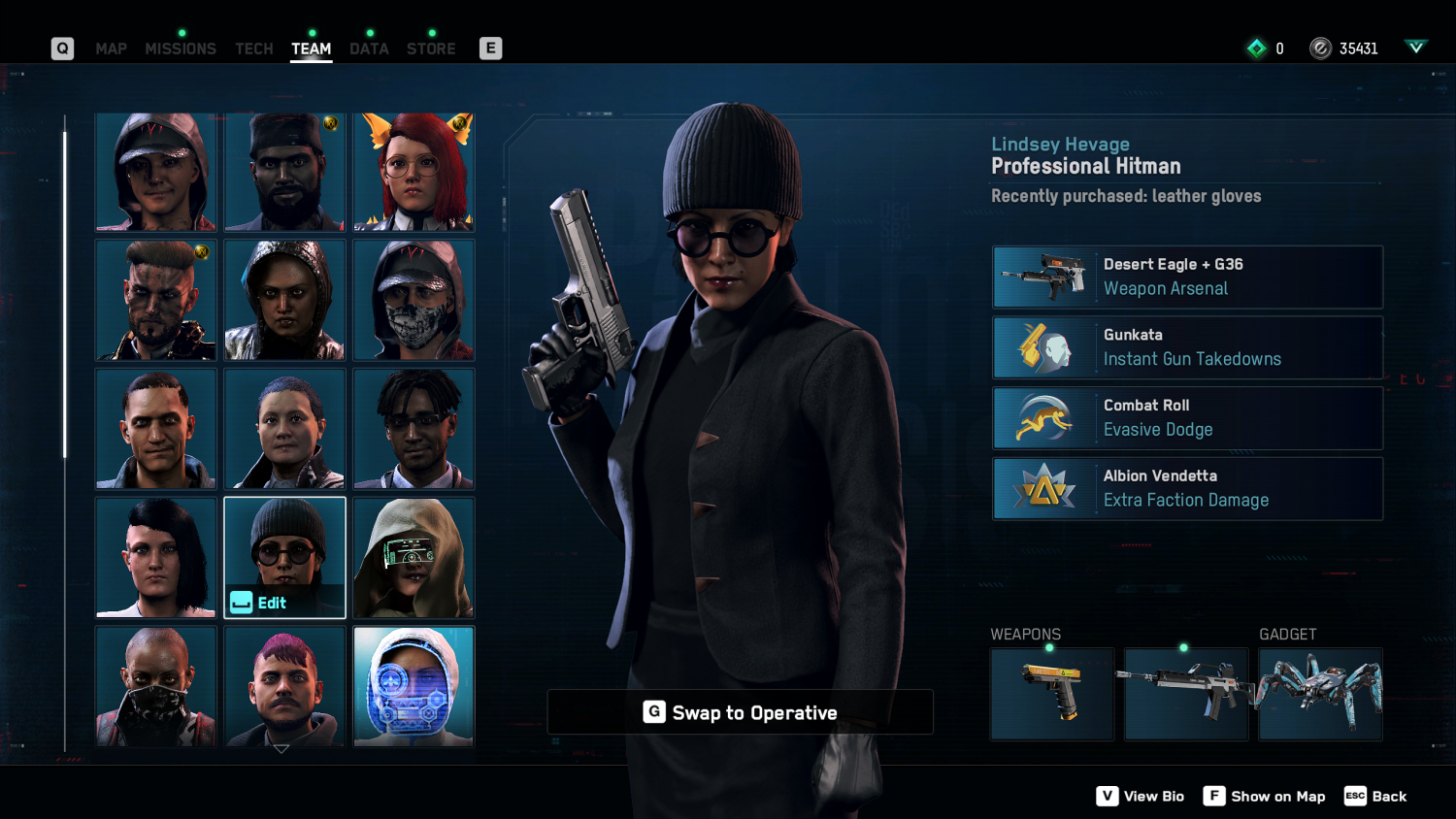The width and height of the screenshot is (1456, 819).
Task: Select the Desert Eagle + G36 perk
Action: [1187, 277]
